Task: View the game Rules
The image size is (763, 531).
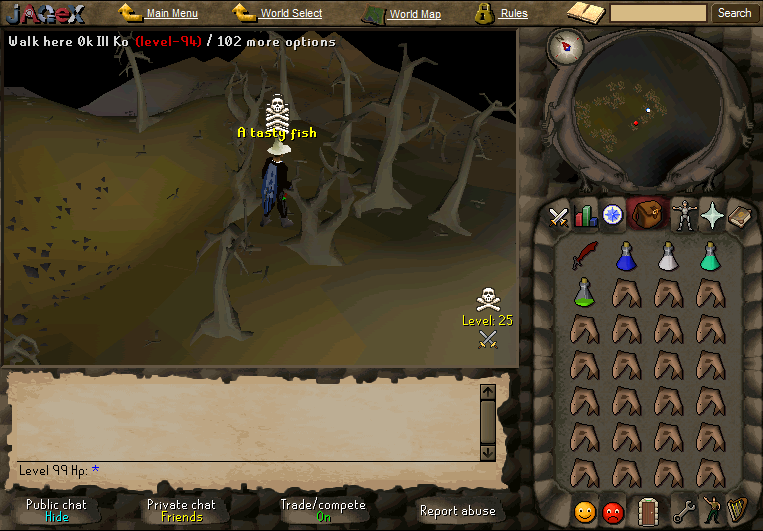Action: click(x=514, y=14)
